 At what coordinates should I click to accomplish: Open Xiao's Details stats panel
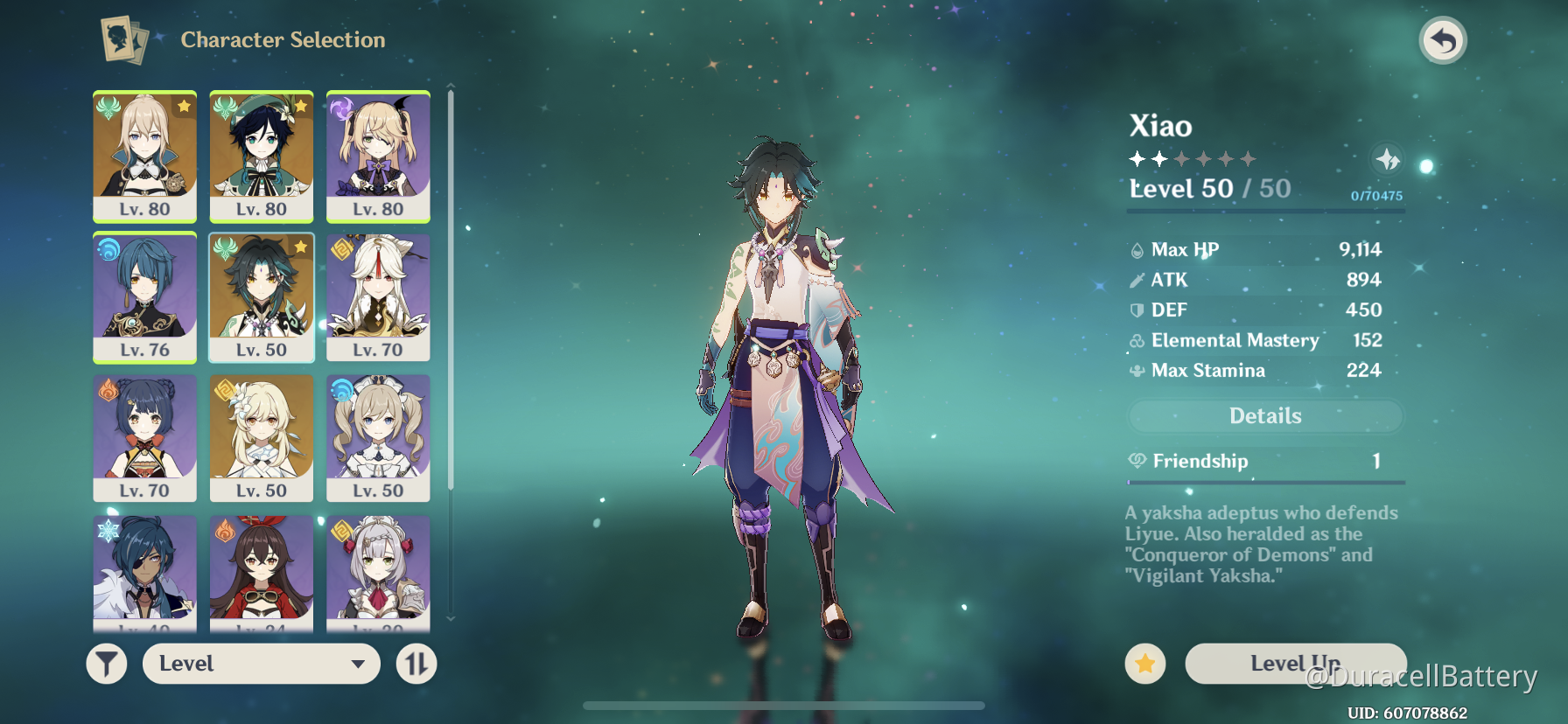[1265, 416]
